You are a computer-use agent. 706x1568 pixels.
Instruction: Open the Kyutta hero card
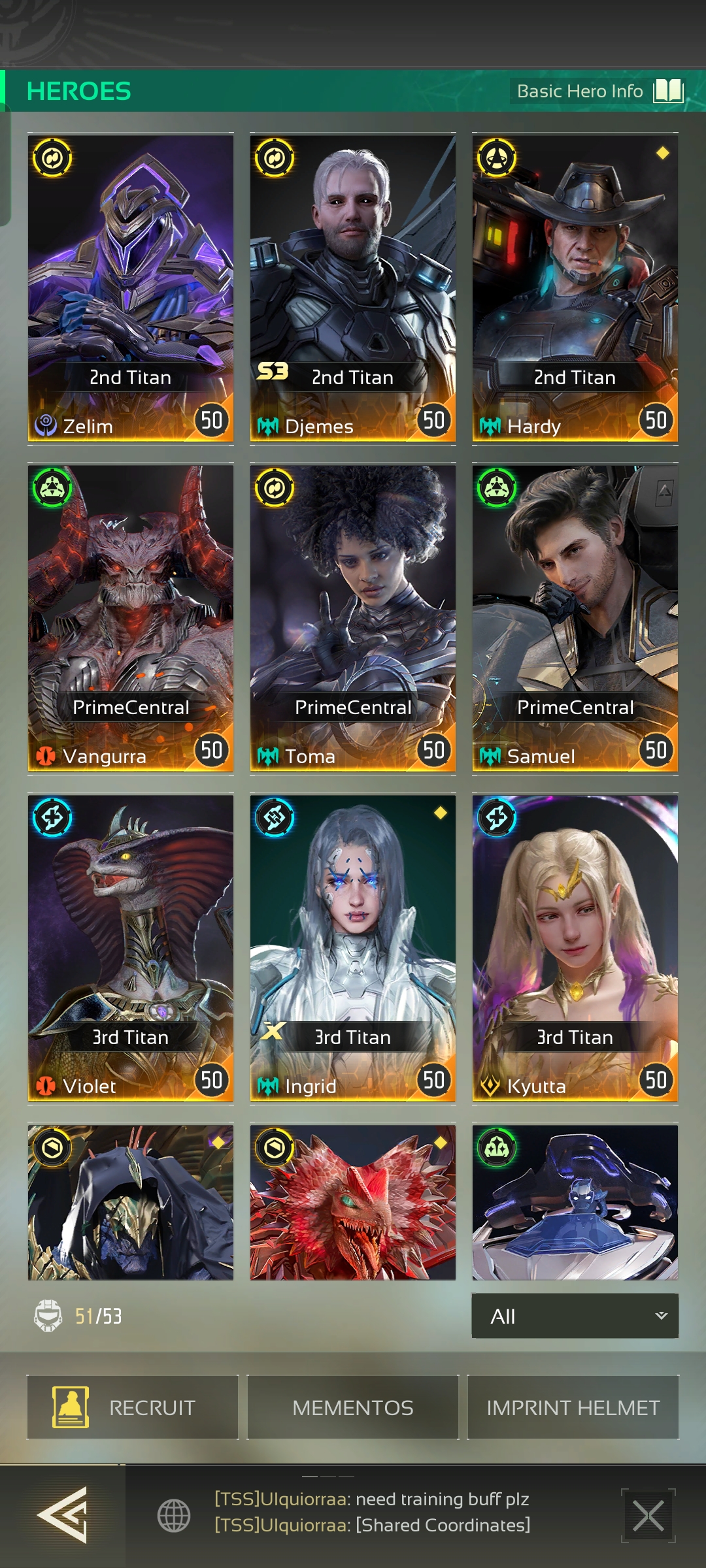tap(575, 947)
